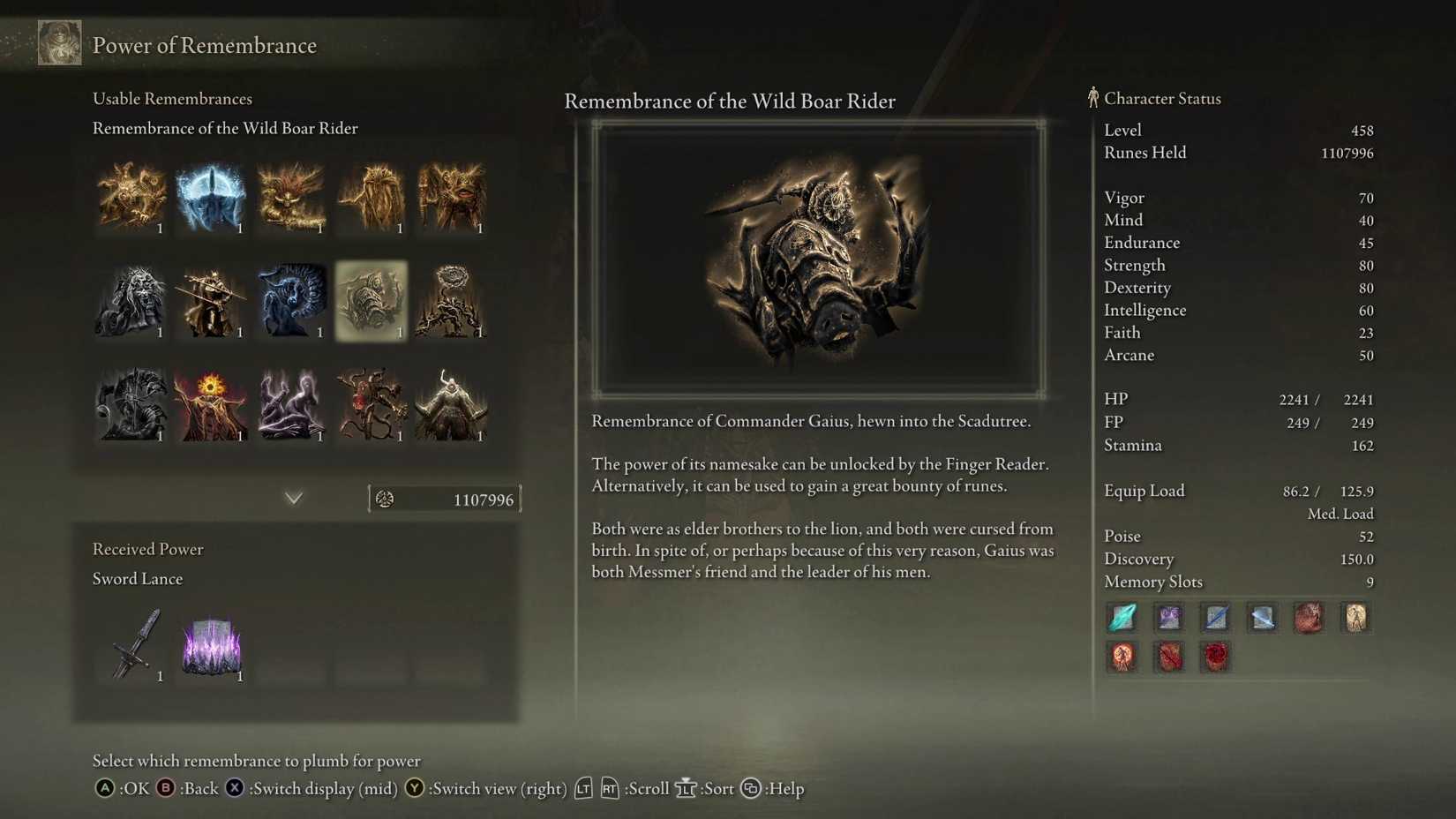Click the teal sorcery icon in Memory Slots

pos(1122,618)
